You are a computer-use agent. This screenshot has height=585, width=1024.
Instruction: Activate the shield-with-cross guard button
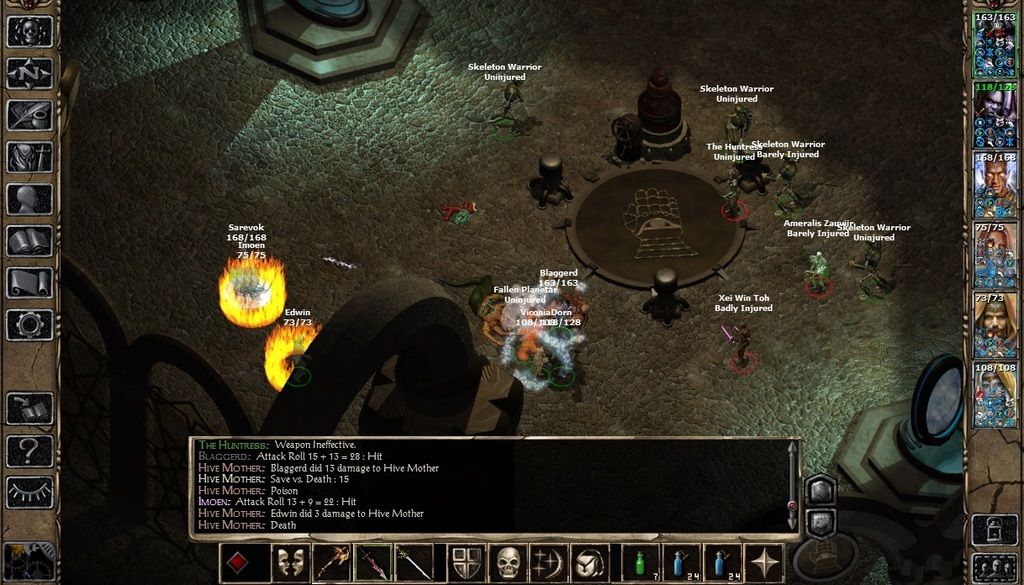coord(468,563)
